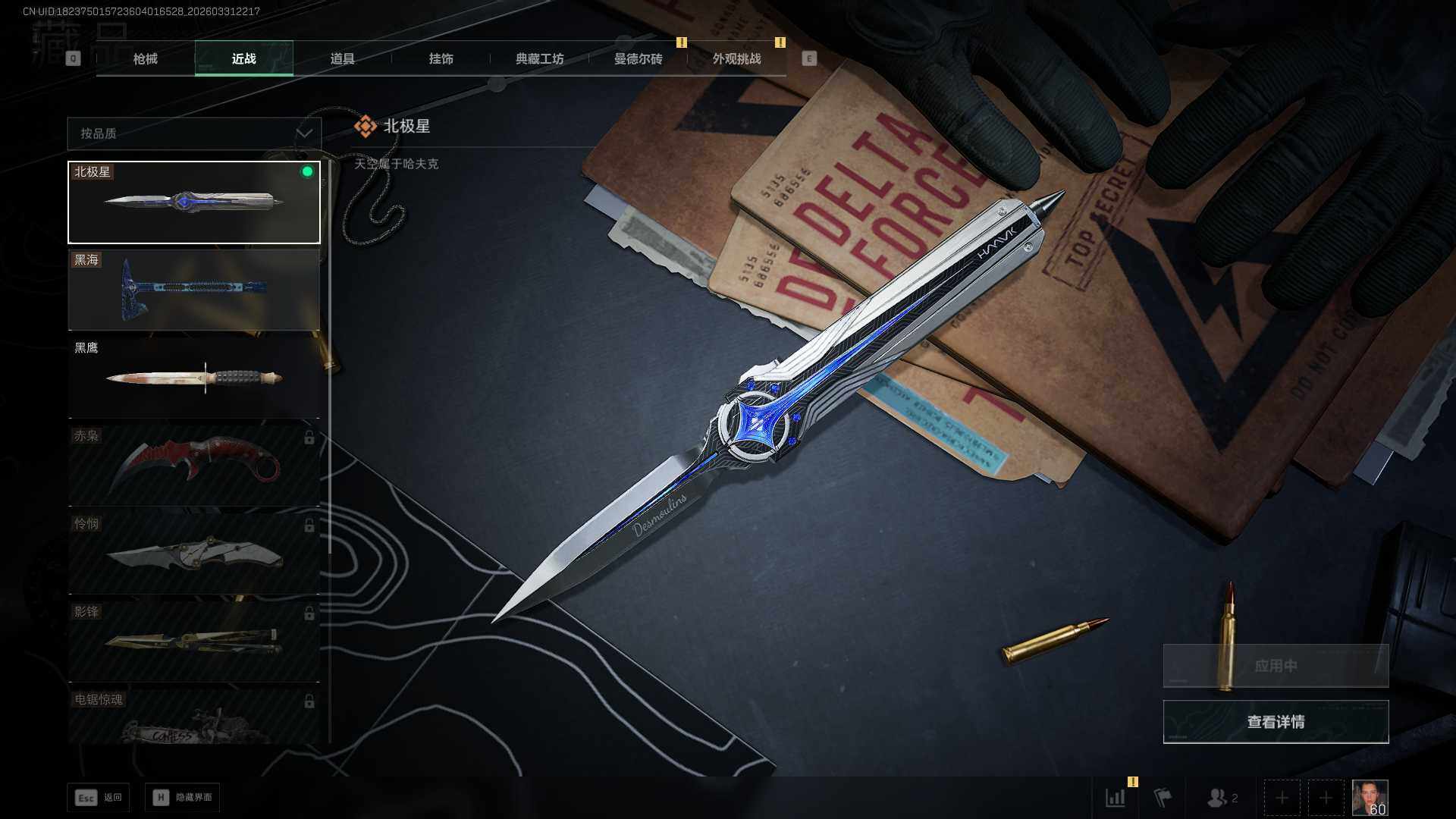
Task: Select the locked 赤枭 karambit skin
Action: (x=194, y=466)
